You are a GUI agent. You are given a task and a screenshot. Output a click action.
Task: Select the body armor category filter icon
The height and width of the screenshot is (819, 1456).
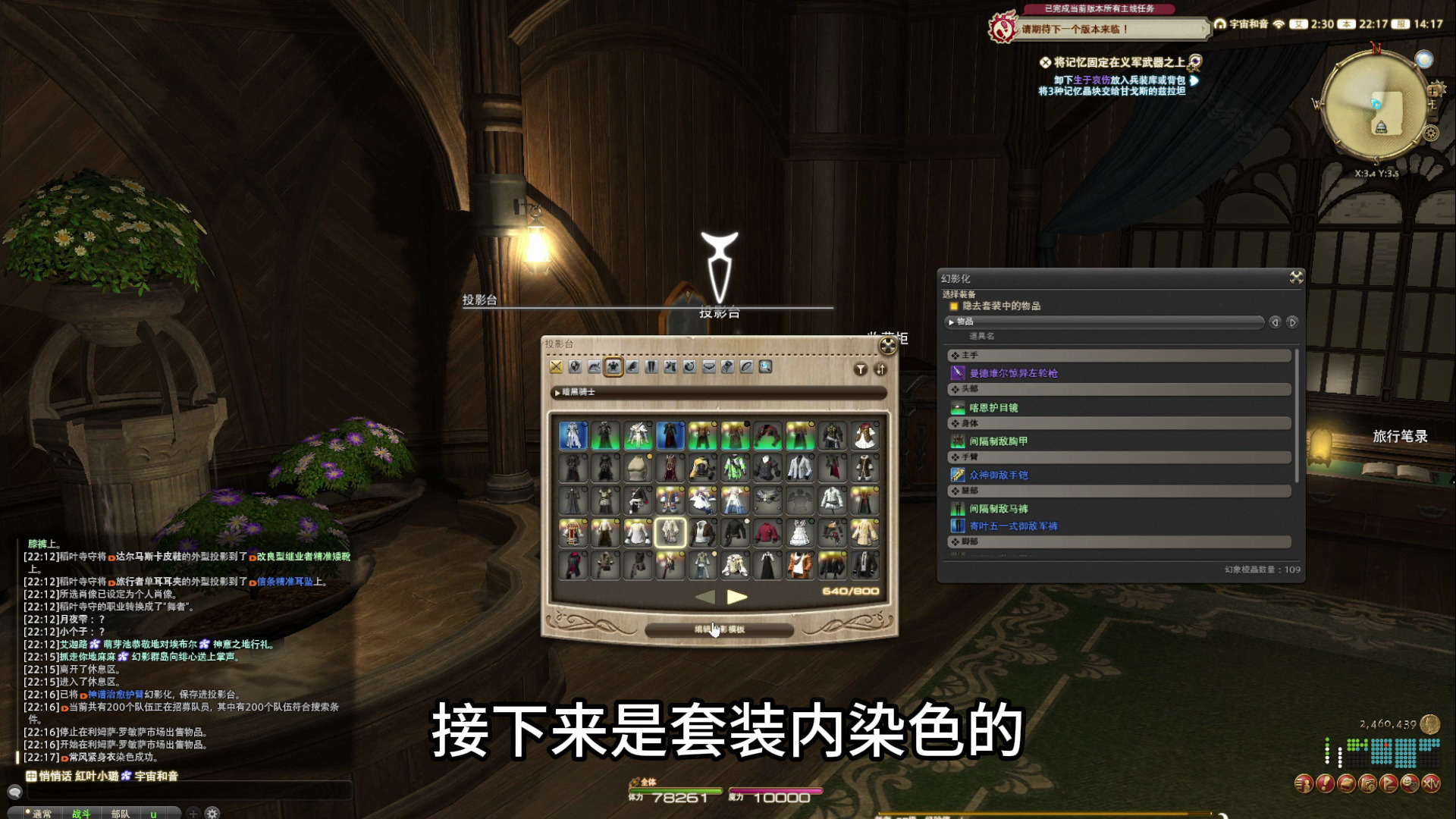[613, 367]
